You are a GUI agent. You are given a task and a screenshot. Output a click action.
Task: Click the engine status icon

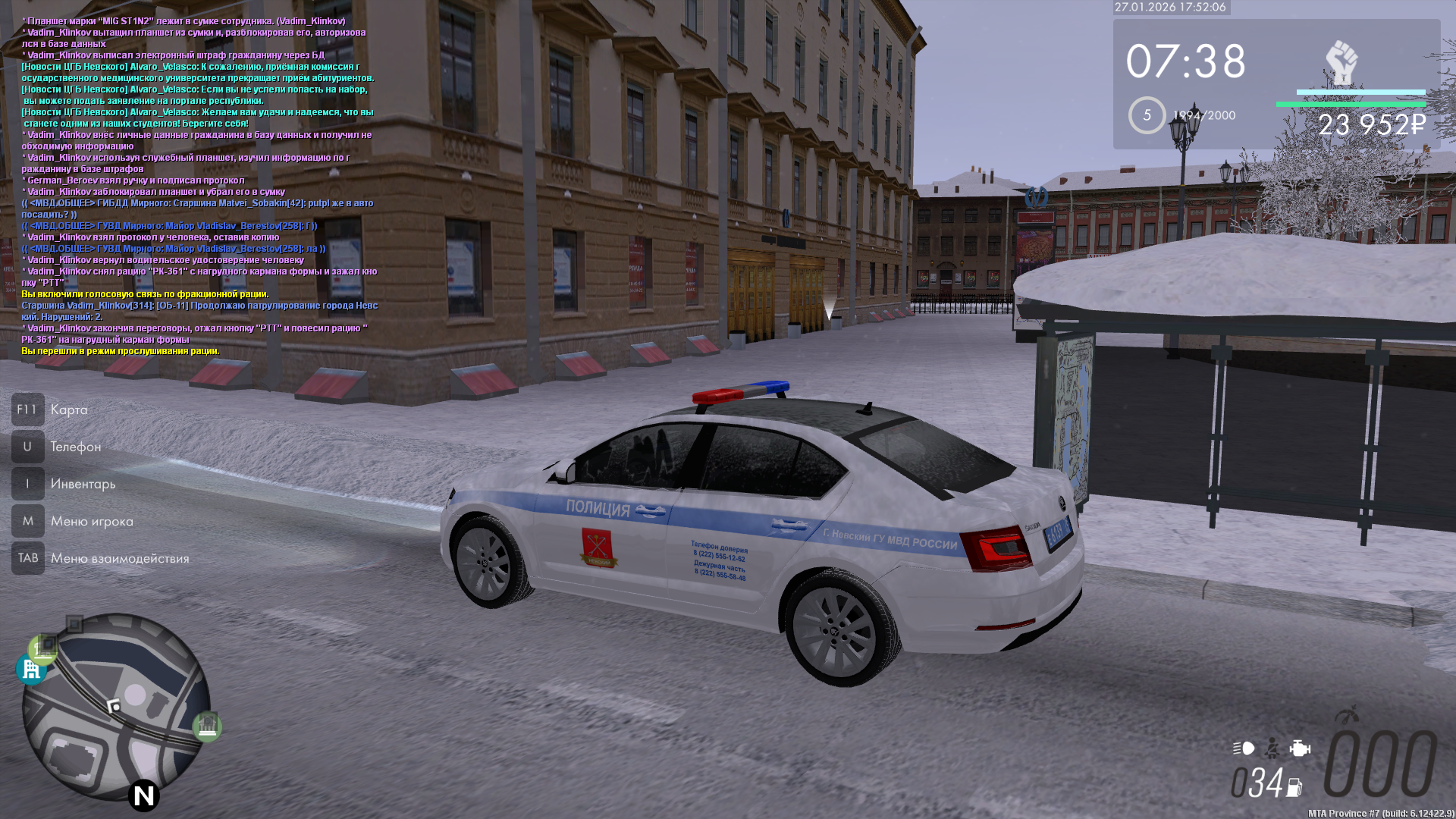pos(1300,748)
